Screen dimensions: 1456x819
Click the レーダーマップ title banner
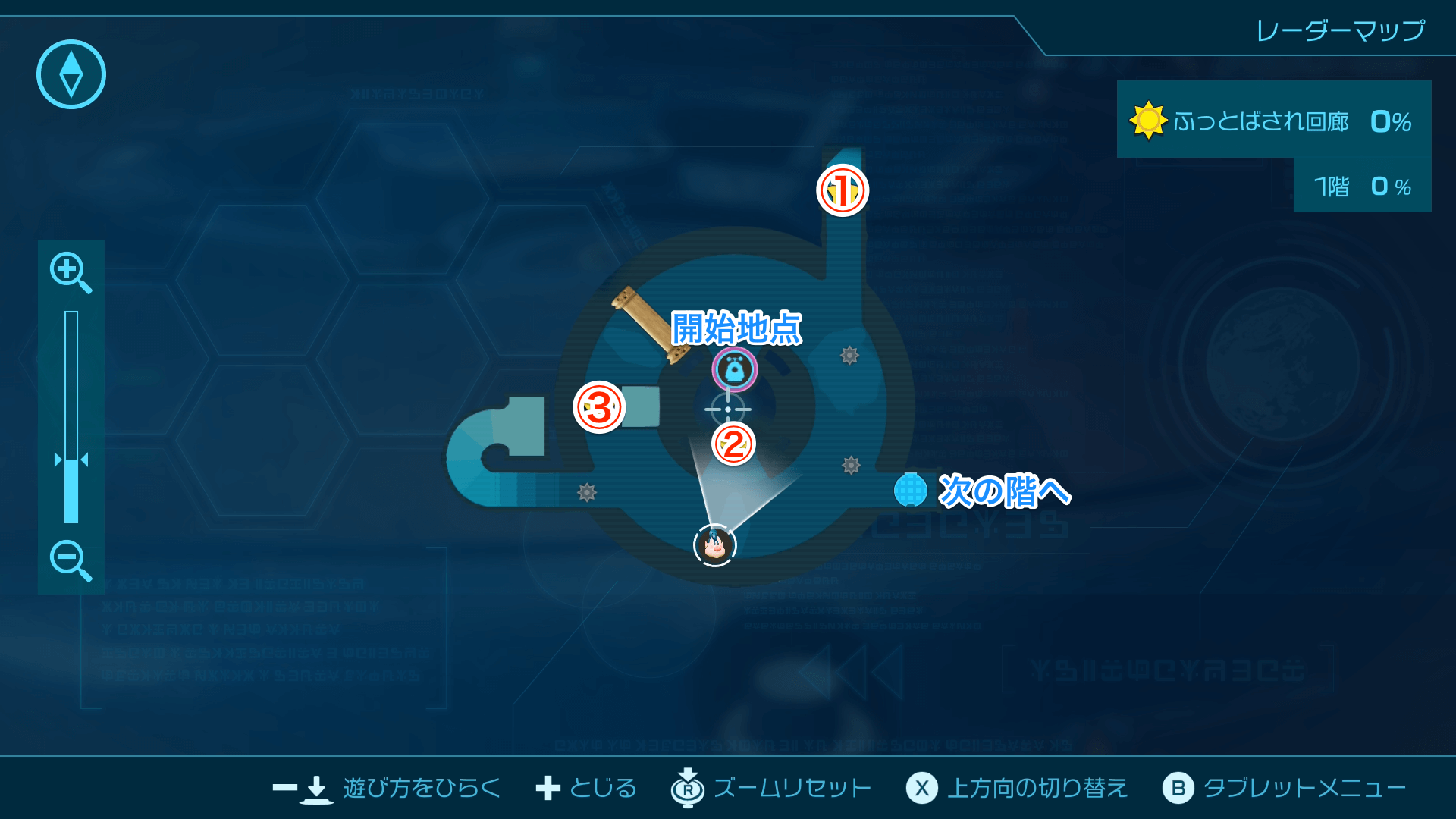click(1341, 30)
